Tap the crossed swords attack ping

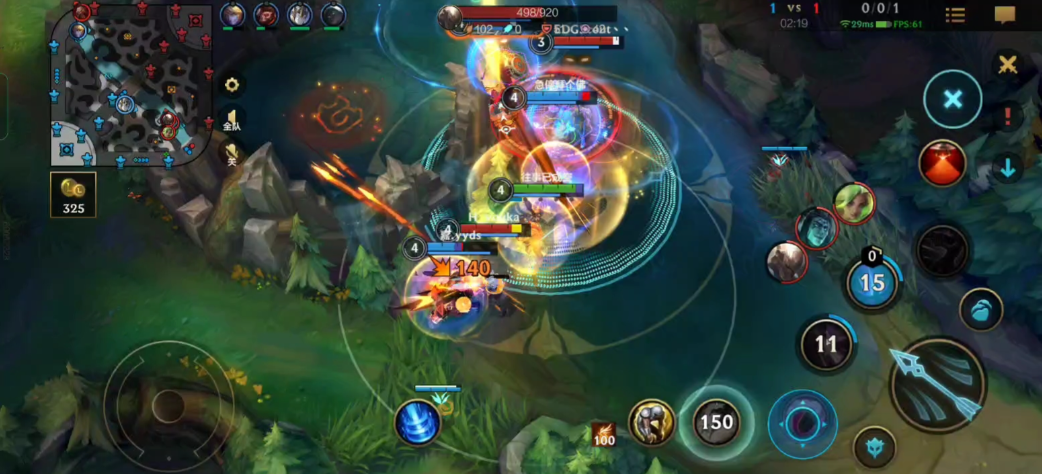(x=1007, y=65)
